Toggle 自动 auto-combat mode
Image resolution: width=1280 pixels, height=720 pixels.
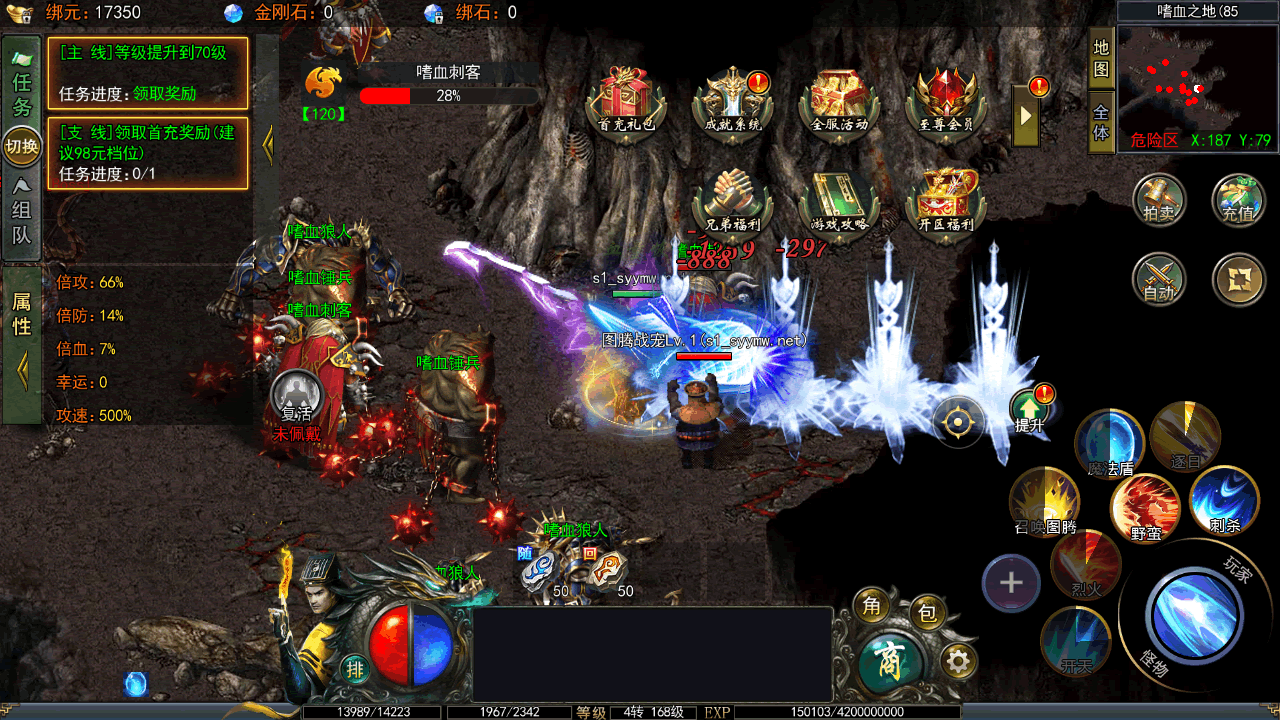1159,279
